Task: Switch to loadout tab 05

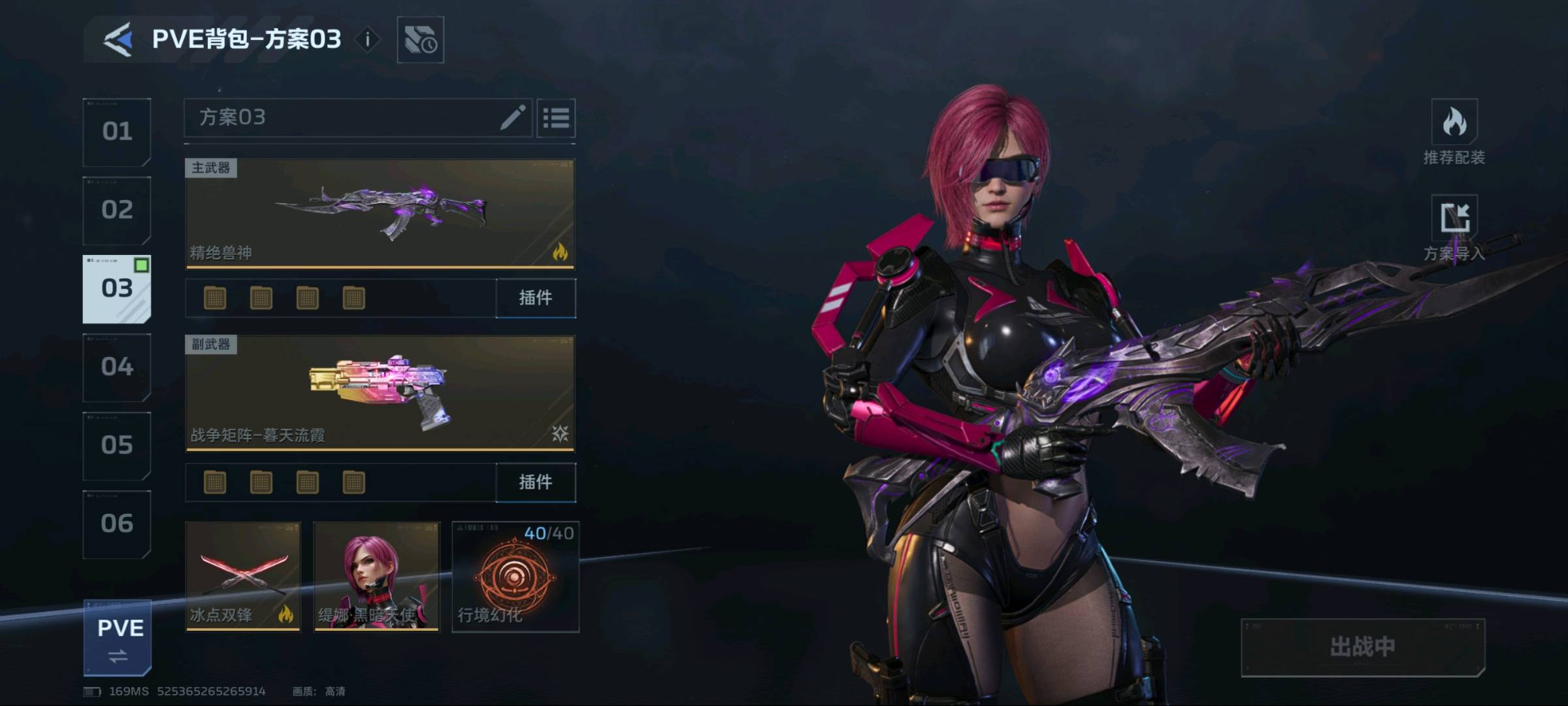Action: (x=117, y=446)
